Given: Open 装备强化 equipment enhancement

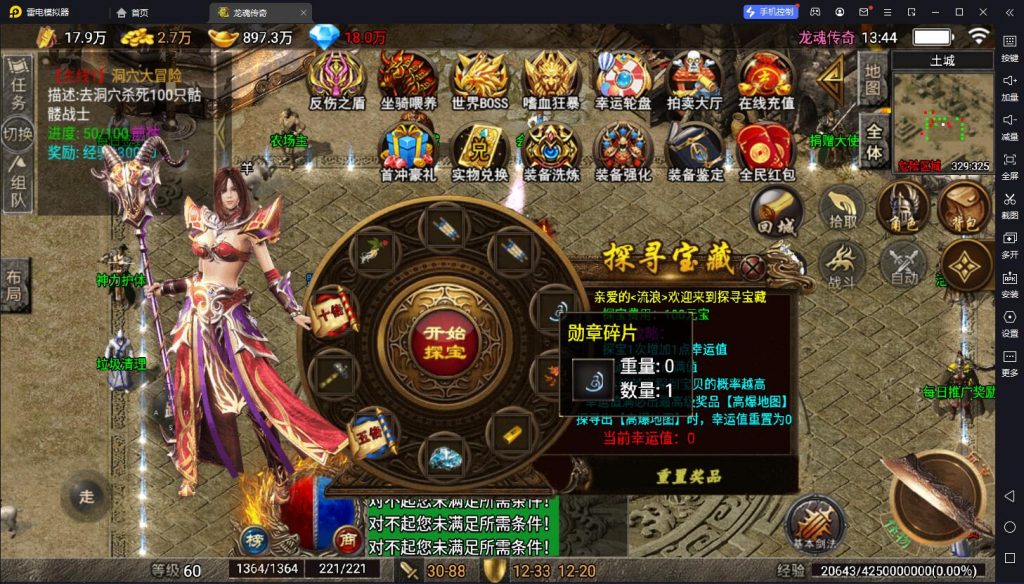Looking at the screenshot, I should tap(622, 150).
